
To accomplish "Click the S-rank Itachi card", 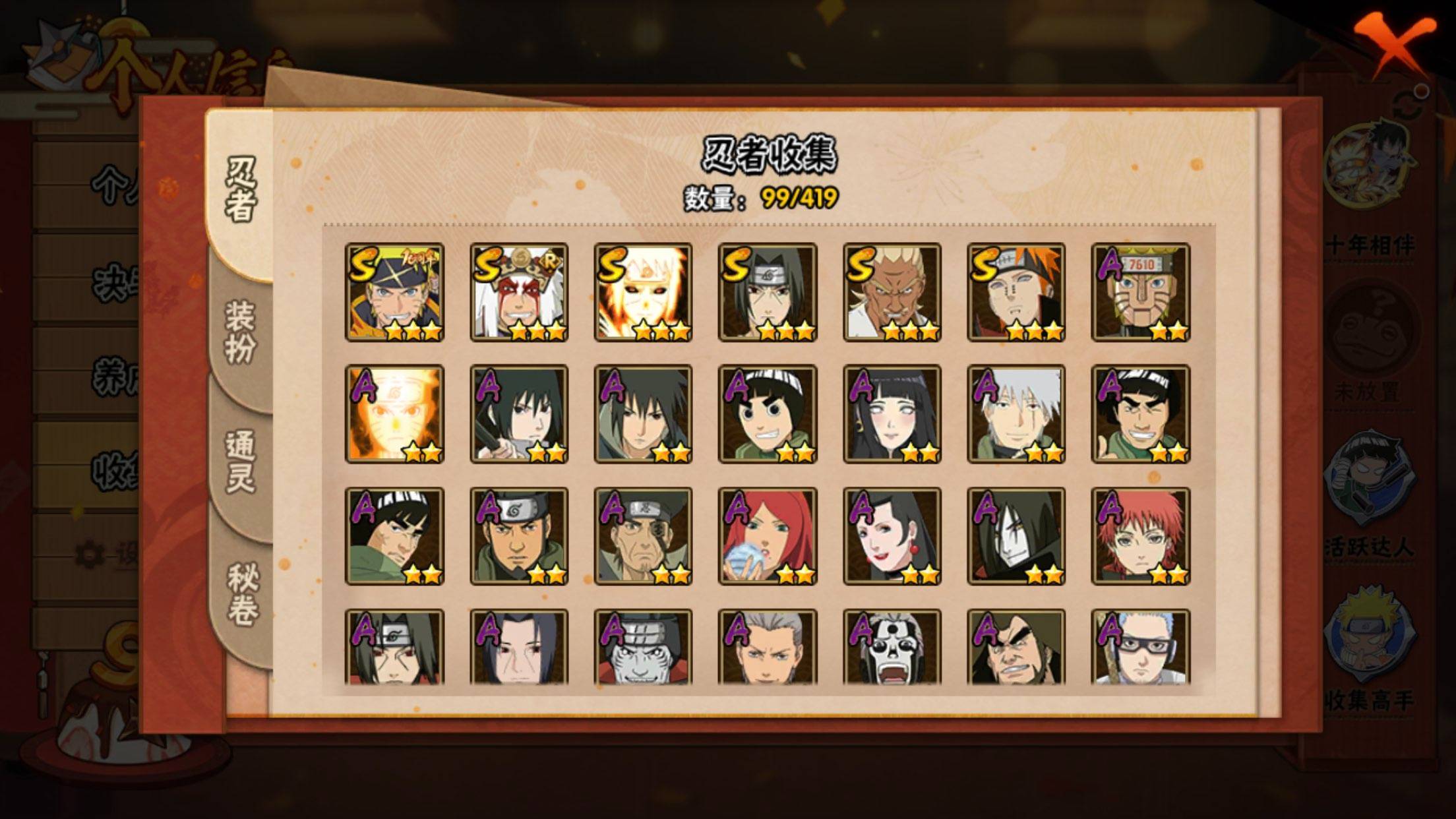I will (768, 292).
